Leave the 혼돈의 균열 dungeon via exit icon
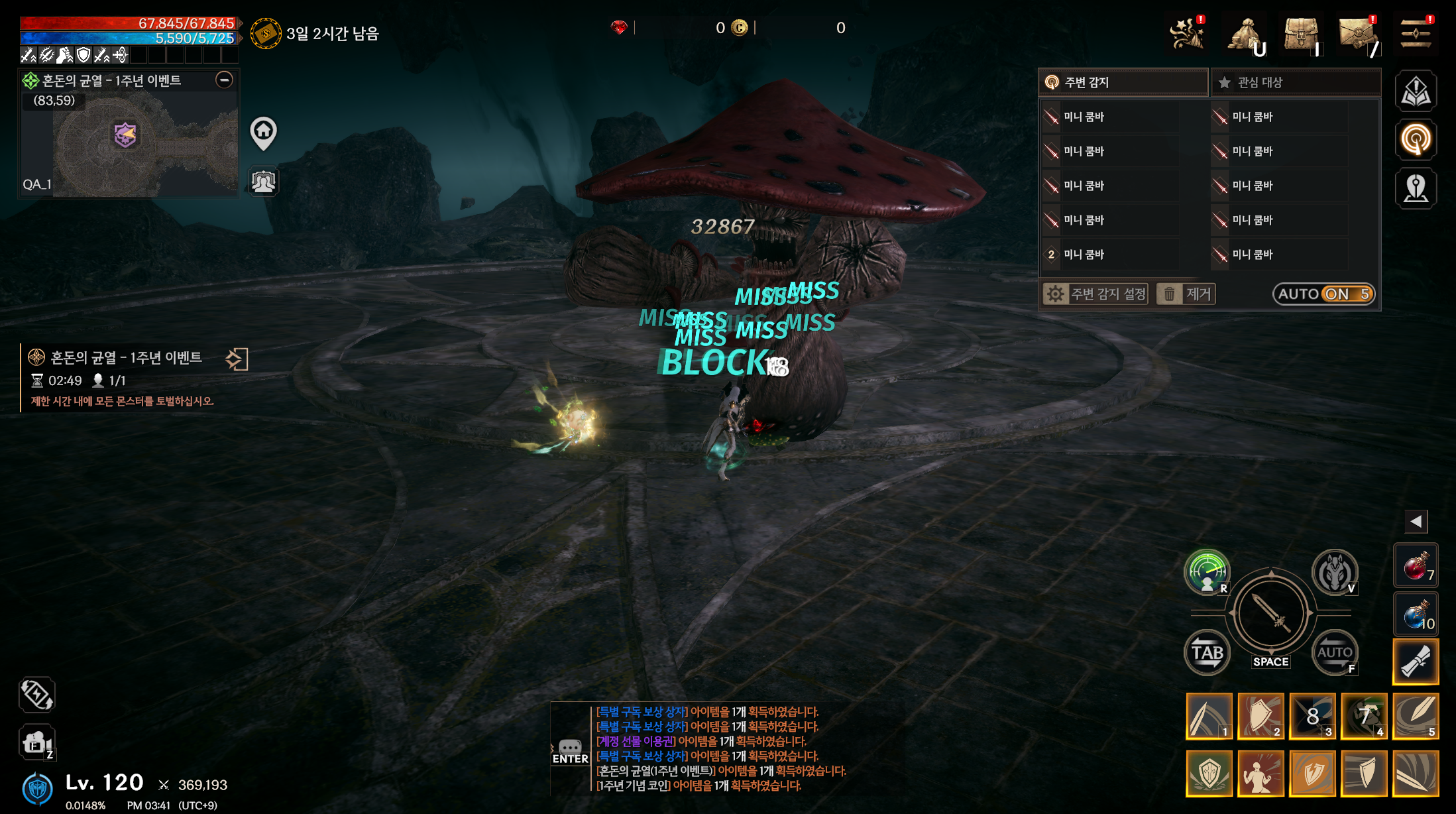The width and height of the screenshot is (1456, 814). [x=237, y=359]
